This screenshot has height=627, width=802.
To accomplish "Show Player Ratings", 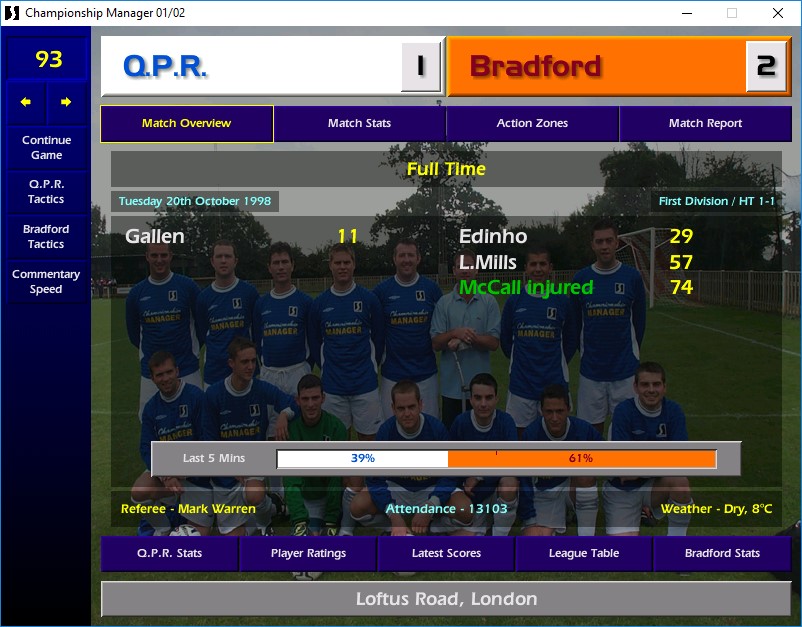I will pyautogui.click(x=308, y=553).
